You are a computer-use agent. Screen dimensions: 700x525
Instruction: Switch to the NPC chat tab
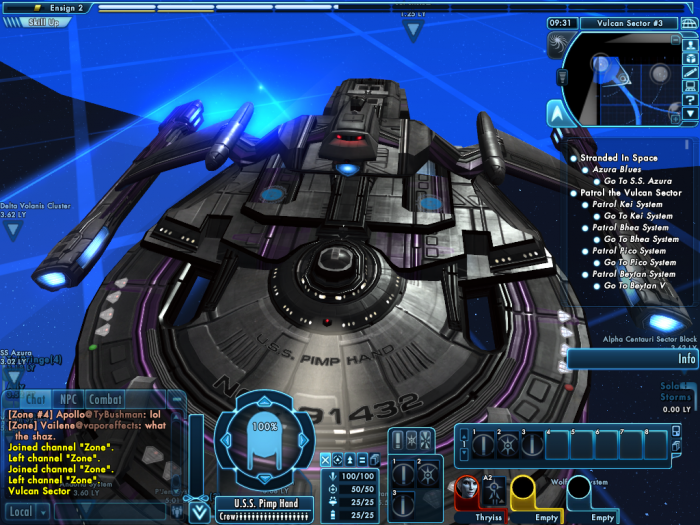tap(68, 399)
